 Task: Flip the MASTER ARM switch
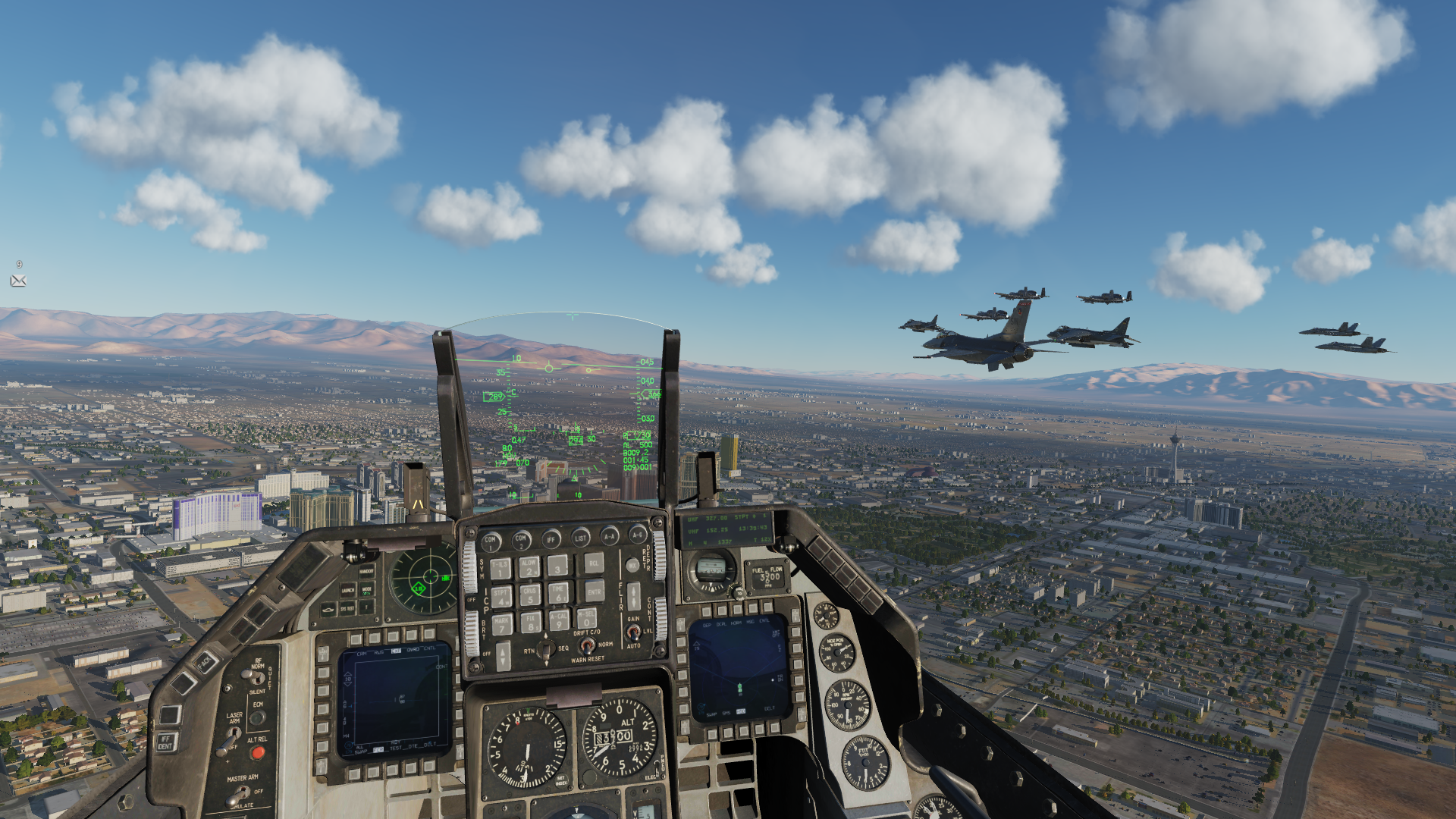pos(240,795)
